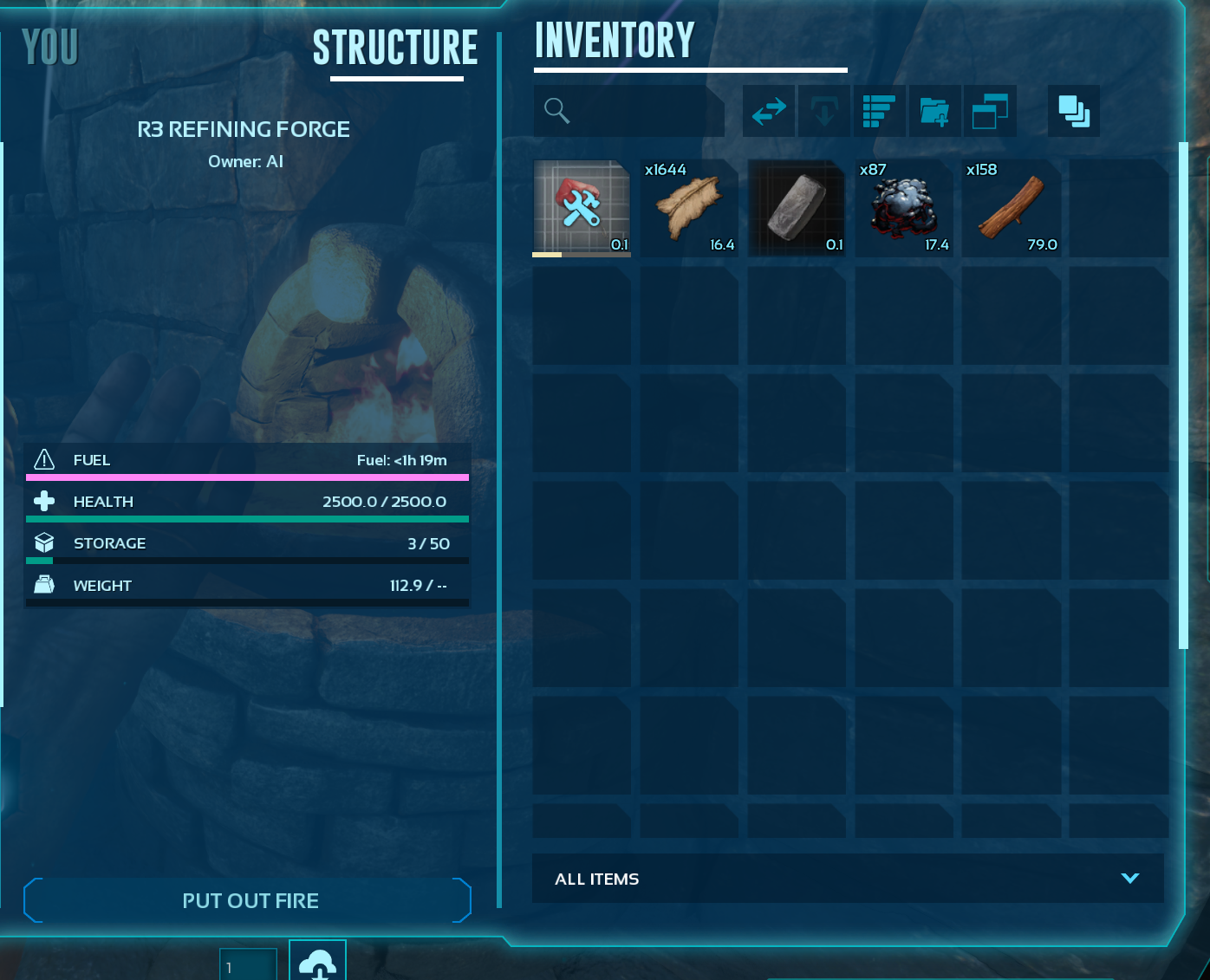Click the inventory search field
Viewport: 1210px width, 980px height.
click(x=633, y=111)
